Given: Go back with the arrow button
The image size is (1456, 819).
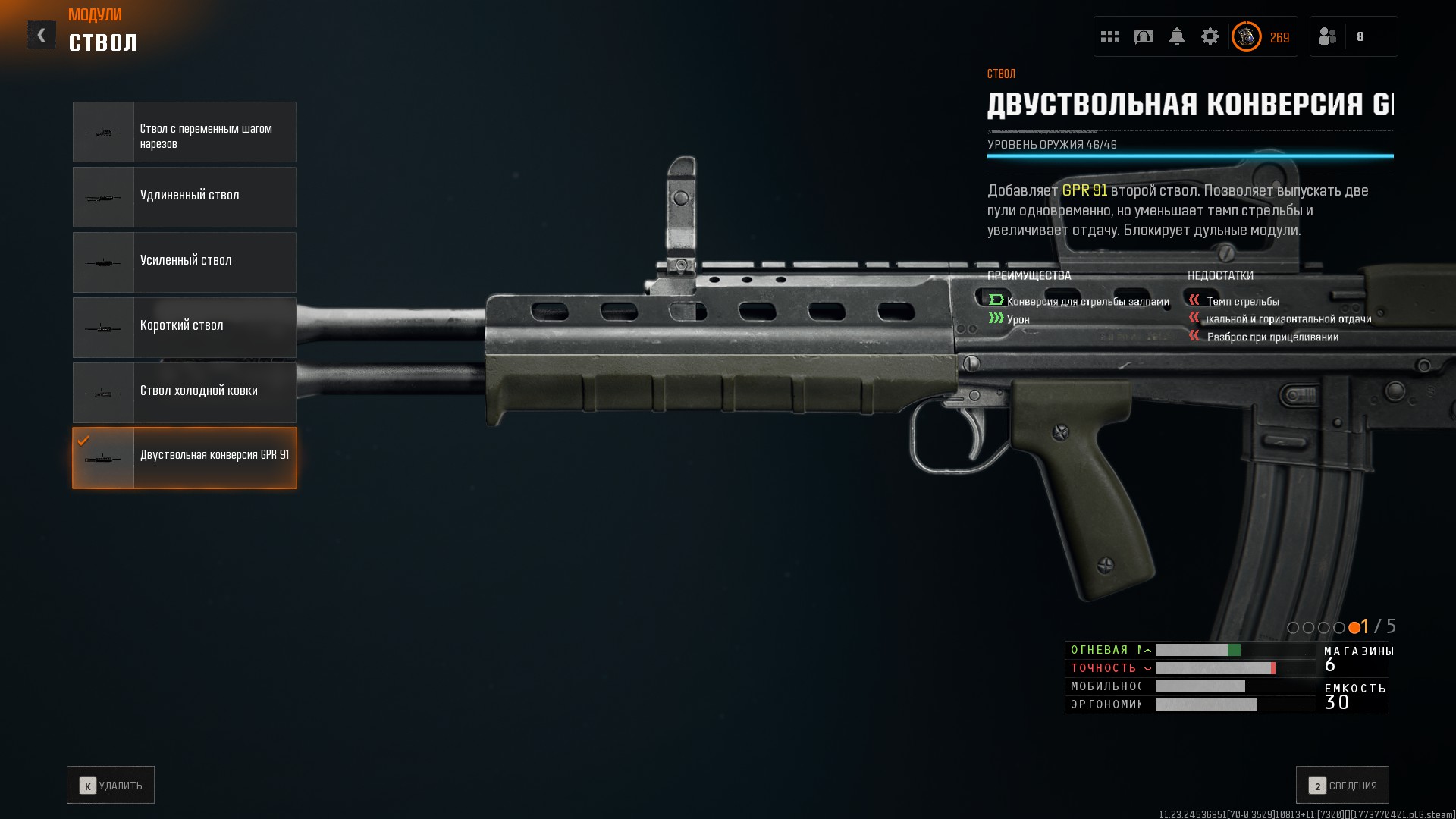Looking at the screenshot, I should pos(42,35).
